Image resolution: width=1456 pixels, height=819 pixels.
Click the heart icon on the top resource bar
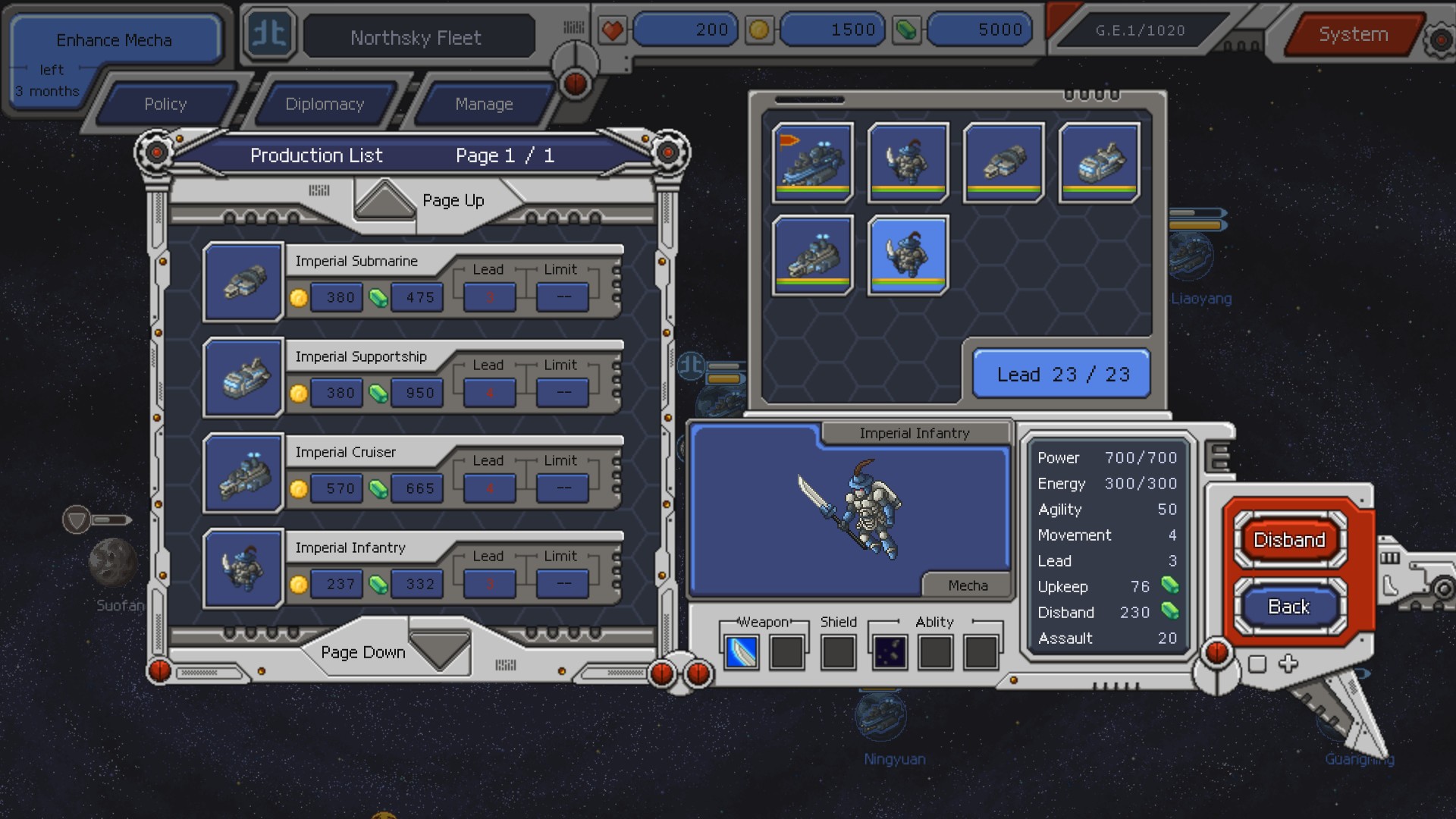[613, 30]
